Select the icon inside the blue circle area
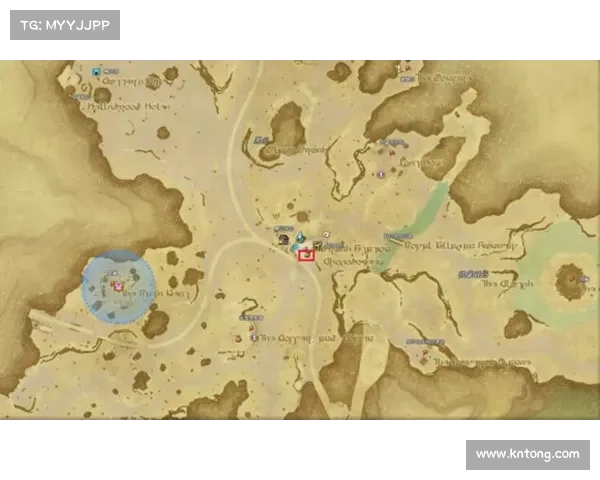Image resolution: width=600 pixels, height=480 pixels. pyautogui.click(x=118, y=286)
